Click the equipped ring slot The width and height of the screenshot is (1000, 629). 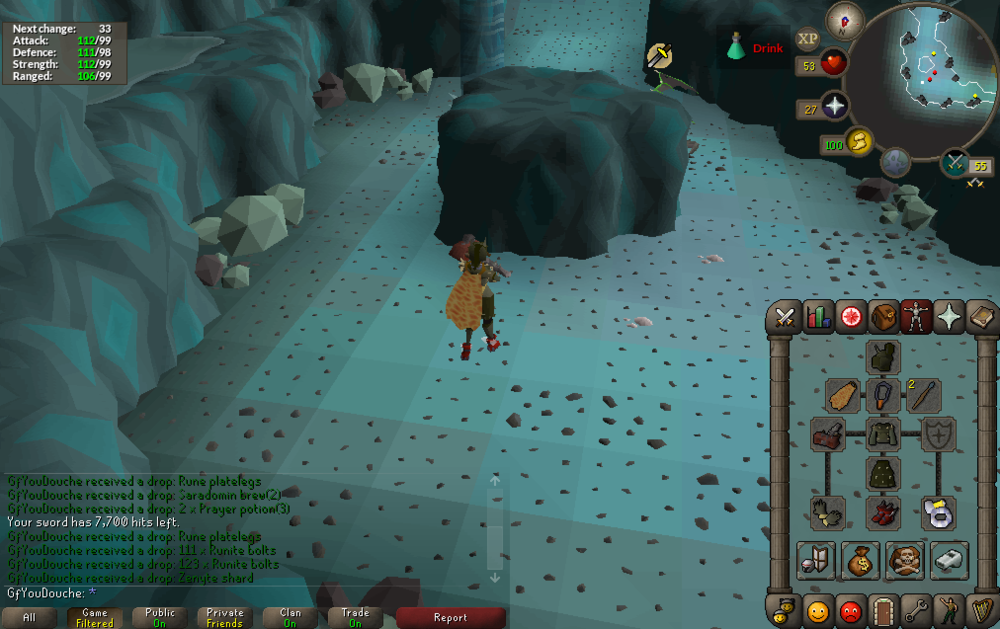coord(938,513)
